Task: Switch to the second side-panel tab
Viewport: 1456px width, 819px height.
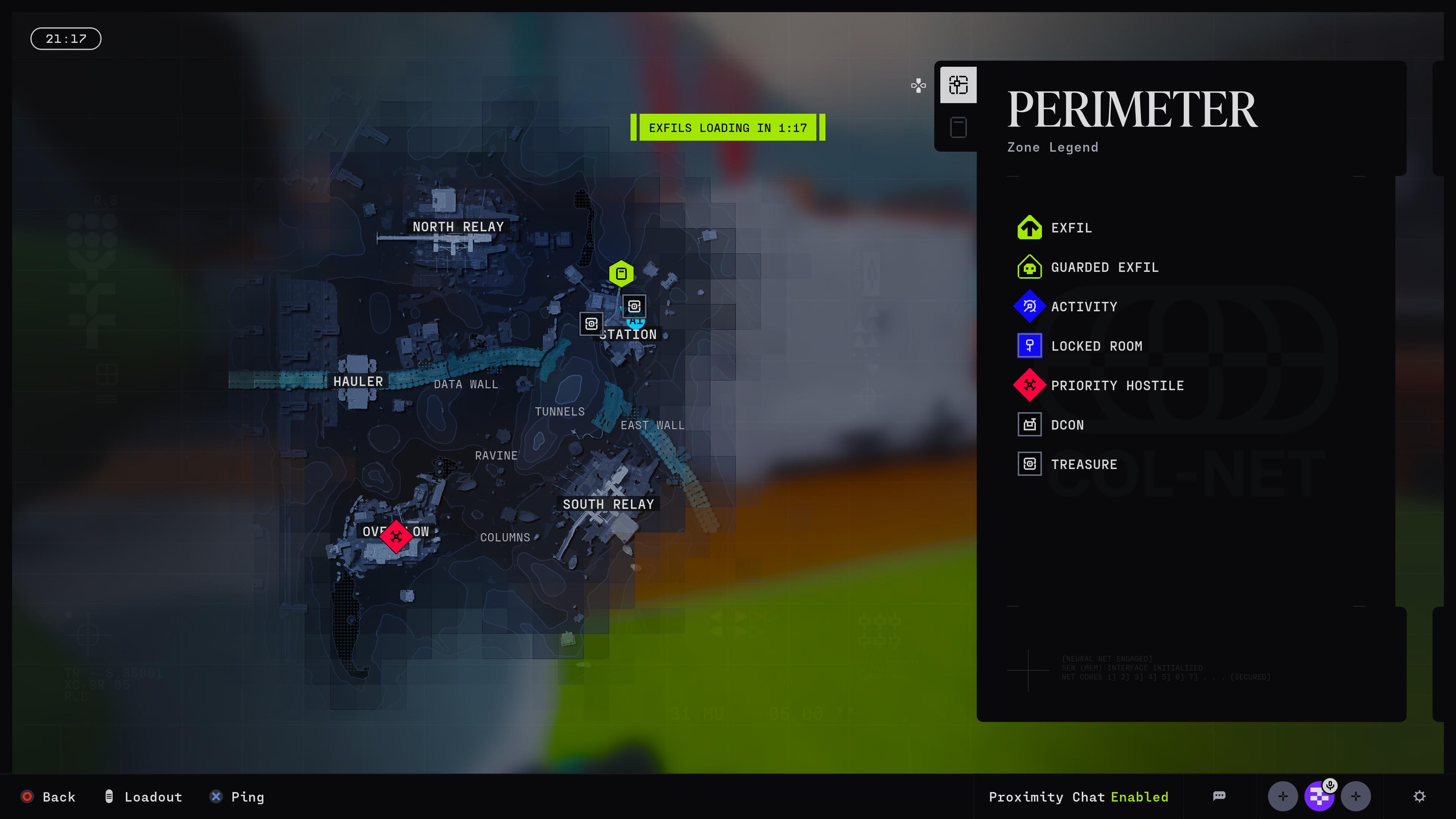Action: [958, 128]
